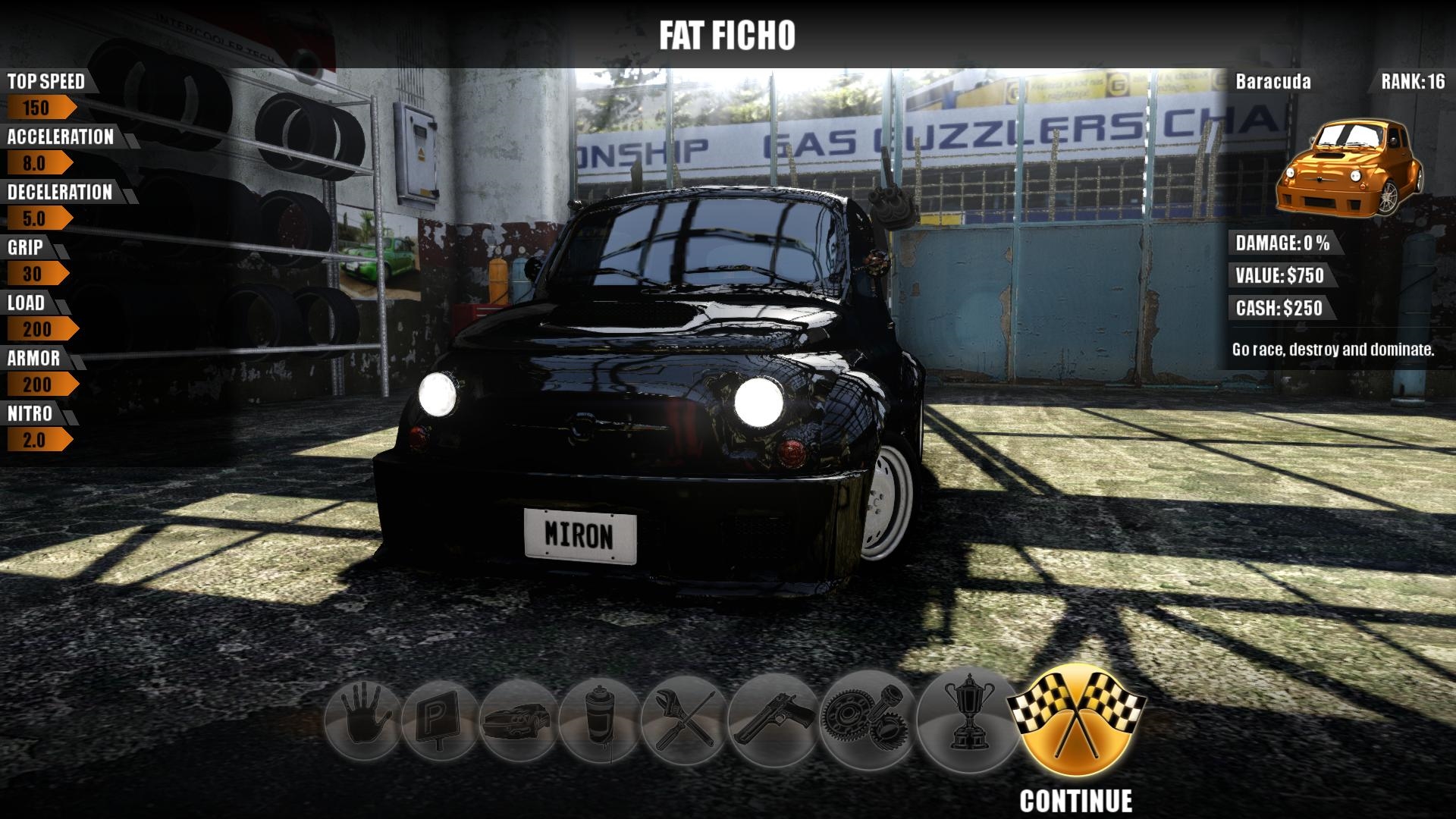Viewport: 1456px width, 819px height.
Task: Open the gears and piston upgrades
Action: coord(864,718)
